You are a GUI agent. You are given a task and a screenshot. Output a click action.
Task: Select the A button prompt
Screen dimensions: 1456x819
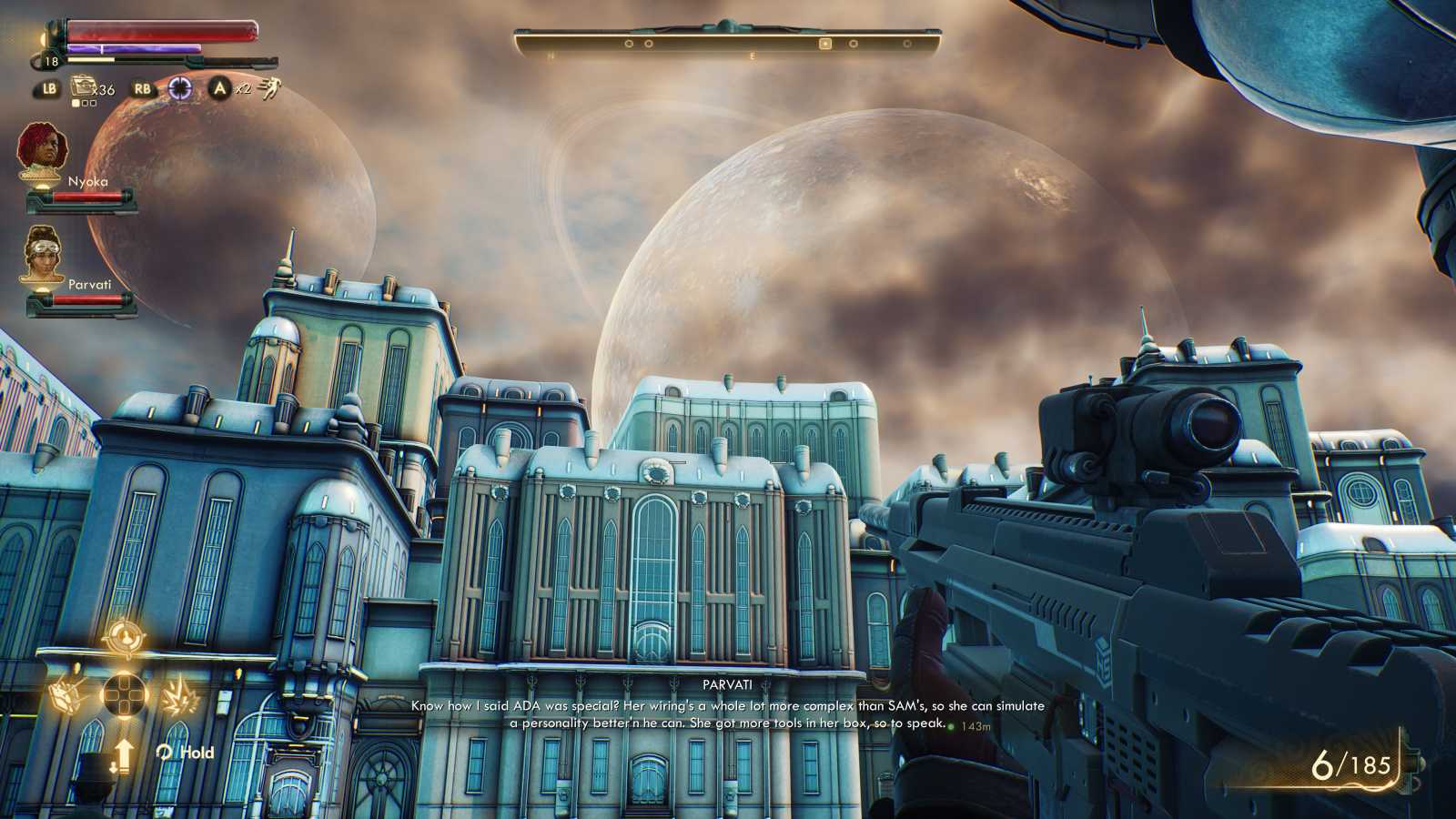[x=220, y=87]
